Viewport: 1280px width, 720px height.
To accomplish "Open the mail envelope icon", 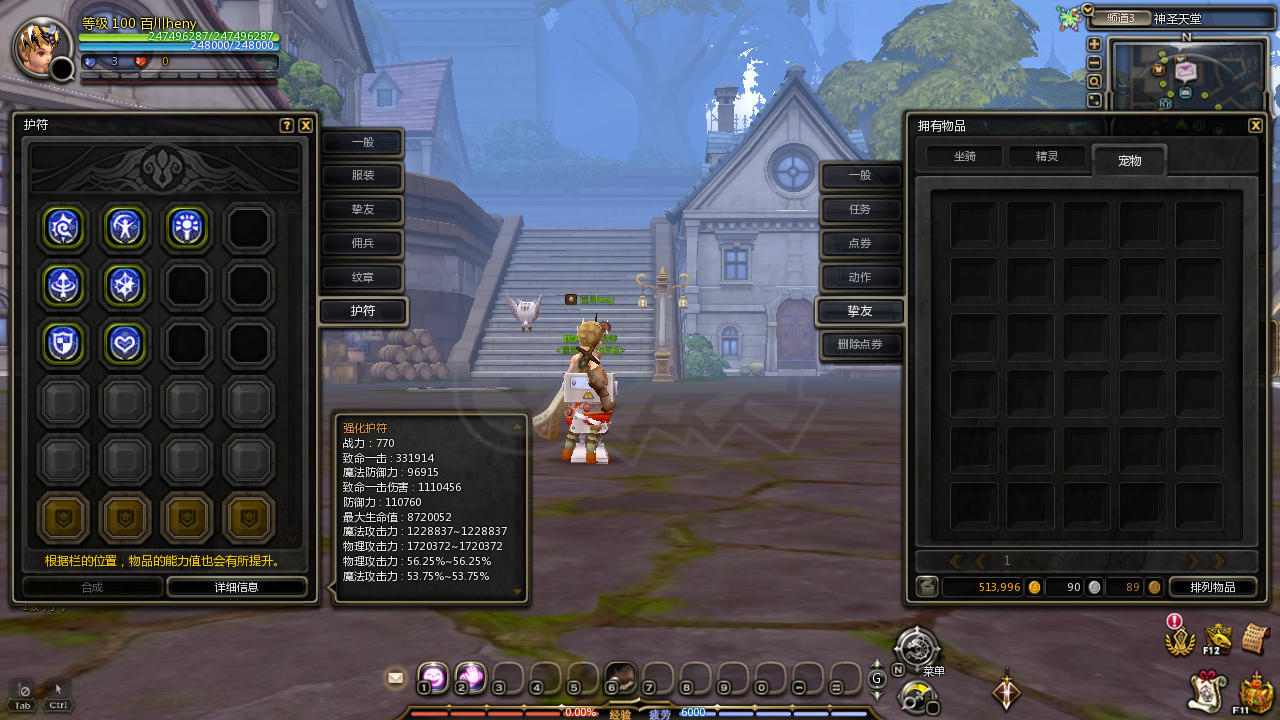I will coord(395,678).
